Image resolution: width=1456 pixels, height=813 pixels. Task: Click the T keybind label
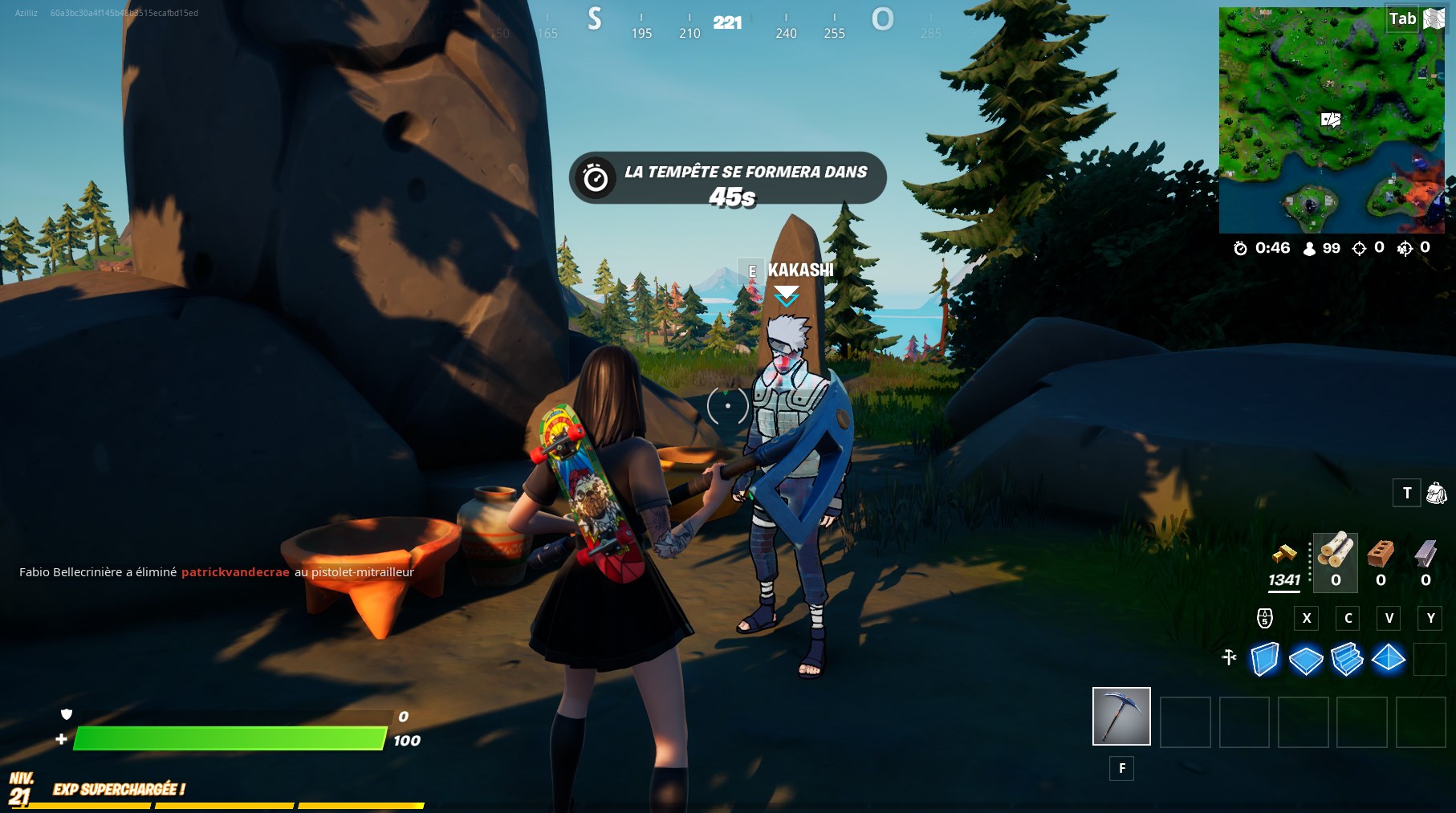(x=1406, y=493)
